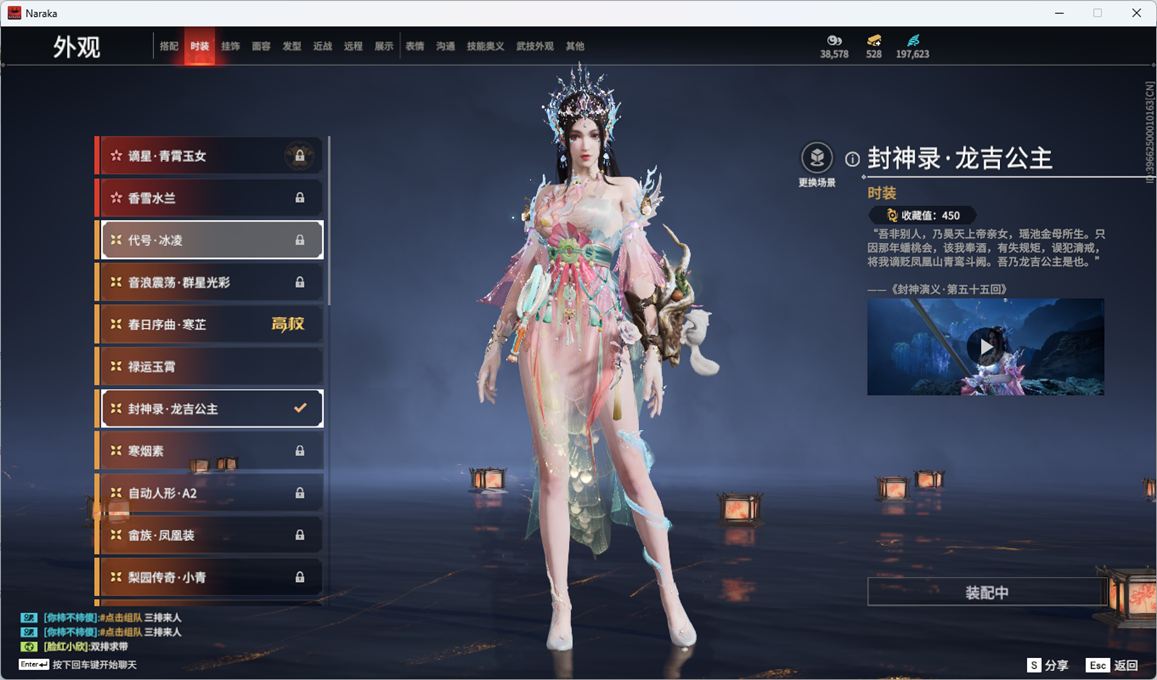Open the 近战 melee tab
Screen dimensions: 1157x680
[x=322, y=46]
